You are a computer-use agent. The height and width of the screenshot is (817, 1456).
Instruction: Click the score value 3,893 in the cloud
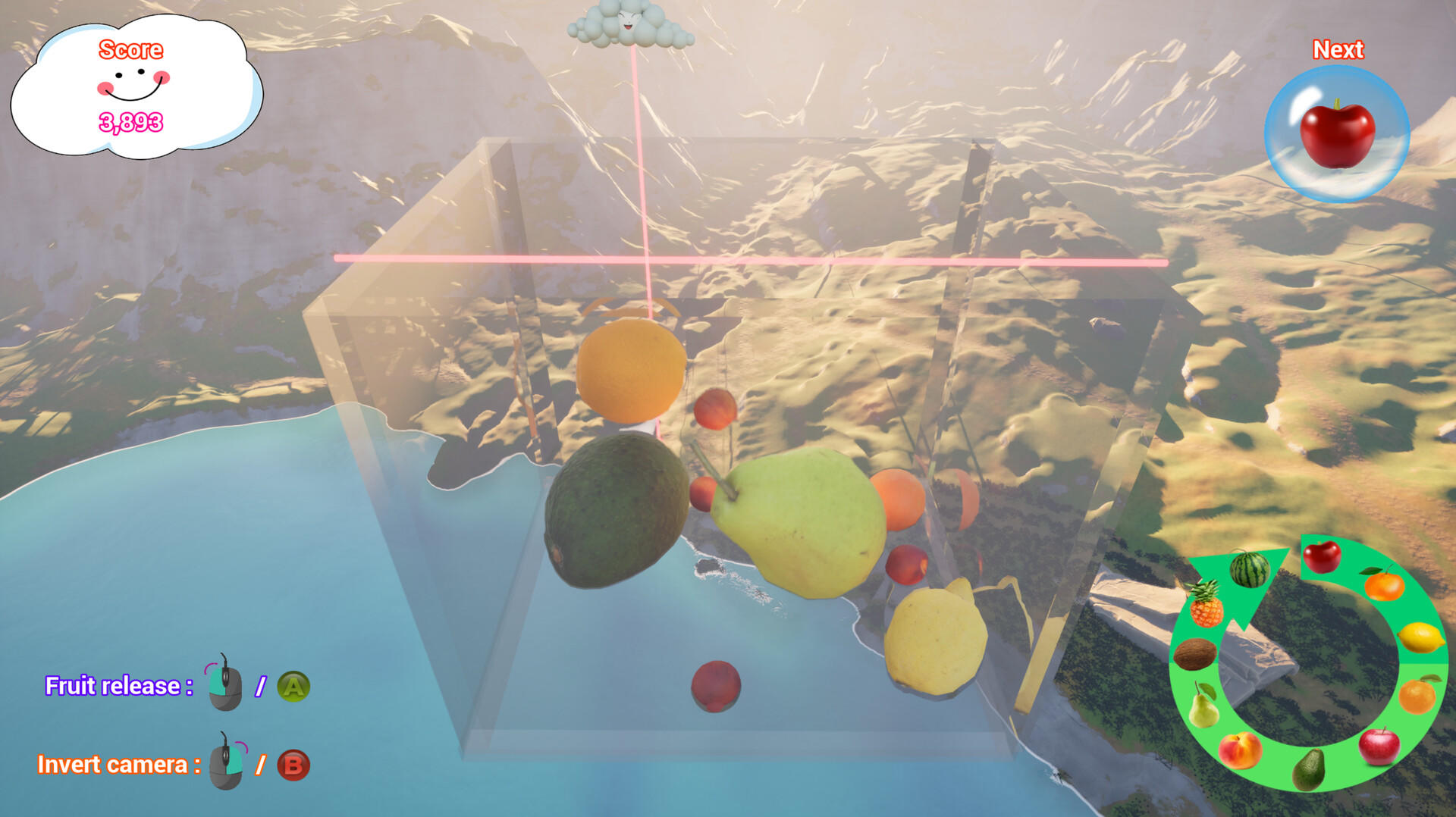tap(130, 120)
